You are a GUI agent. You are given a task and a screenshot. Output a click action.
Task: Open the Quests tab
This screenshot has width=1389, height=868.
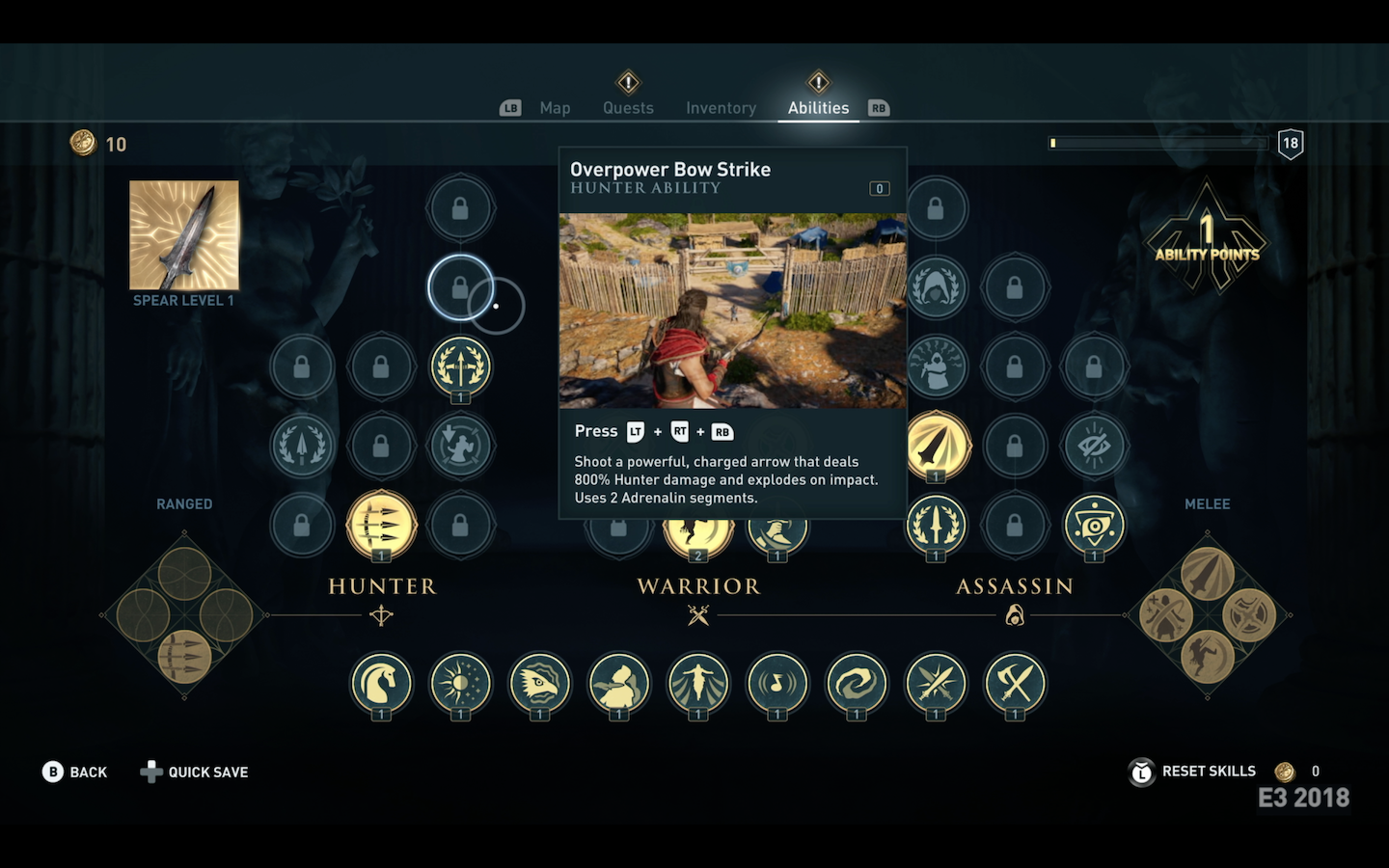tap(628, 108)
